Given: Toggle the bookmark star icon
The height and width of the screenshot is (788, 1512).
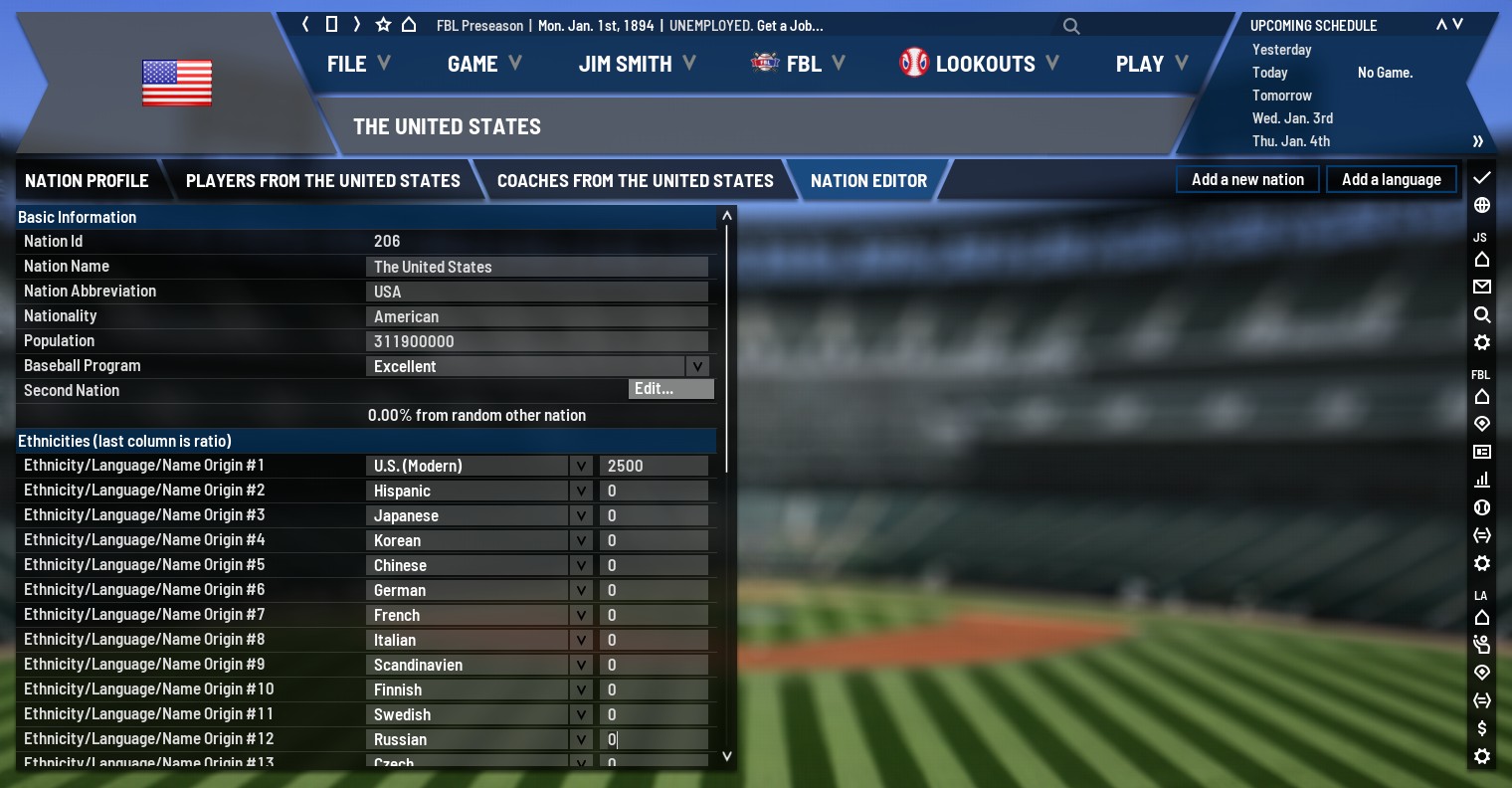Looking at the screenshot, I should [383, 25].
